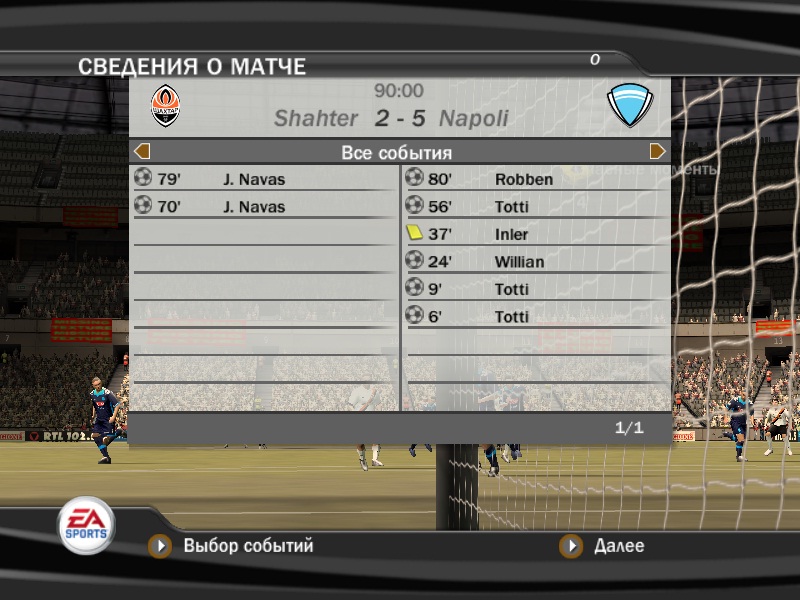Image resolution: width=800 pixels, height=600 pixels.
Task: Choose Totti 6' goal event
Action: [536, 316]
